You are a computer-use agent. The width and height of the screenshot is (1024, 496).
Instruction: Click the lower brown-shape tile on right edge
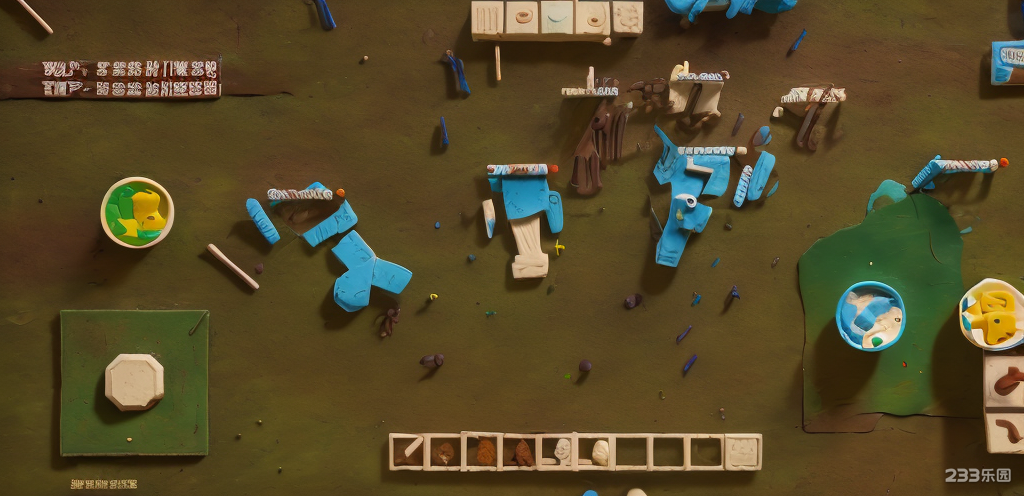pos(1005,431)
